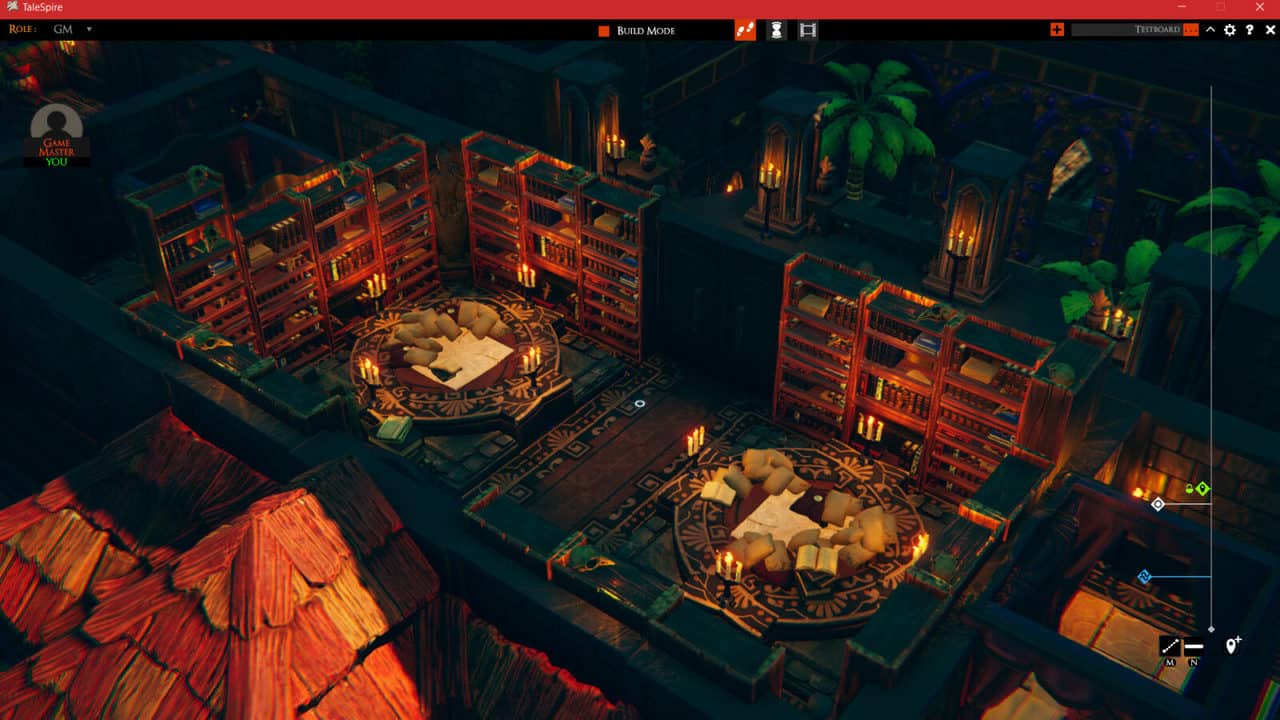Open the cutscene film strip icon
Image resolution: width=1280 pixels, height=720 pixels.
tap(808, 30)
